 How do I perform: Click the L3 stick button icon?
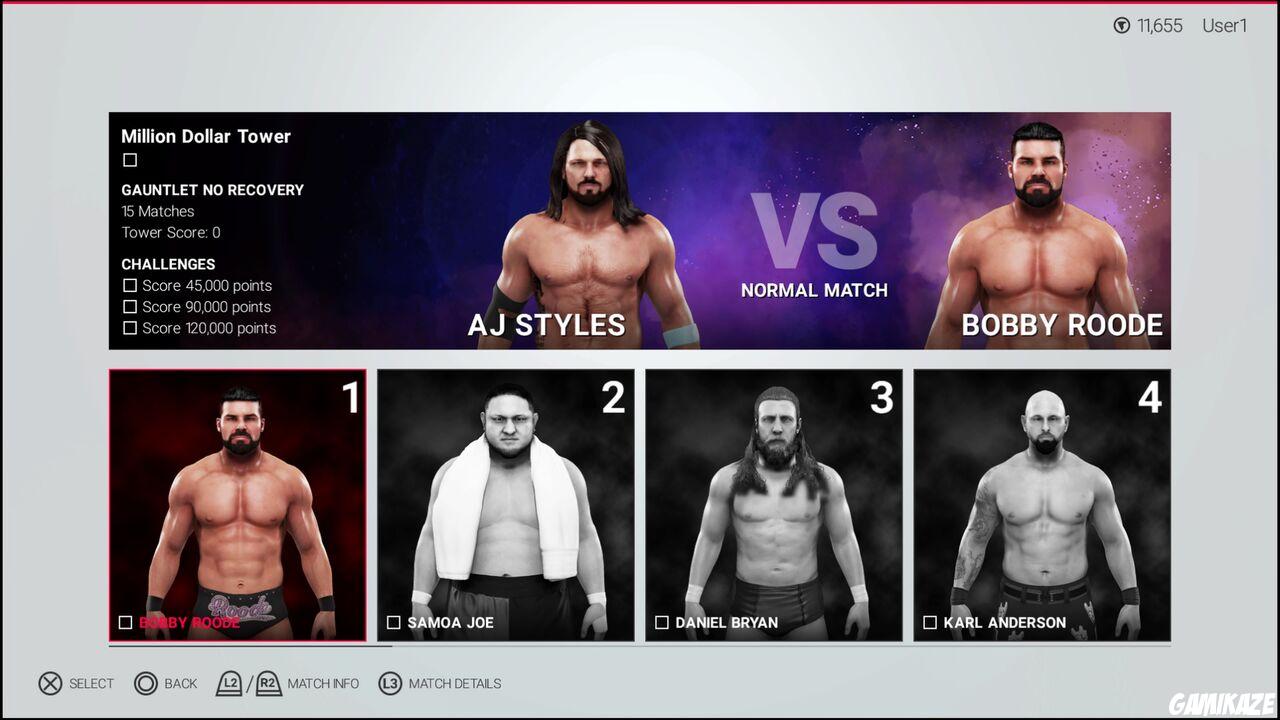point(389,684)
